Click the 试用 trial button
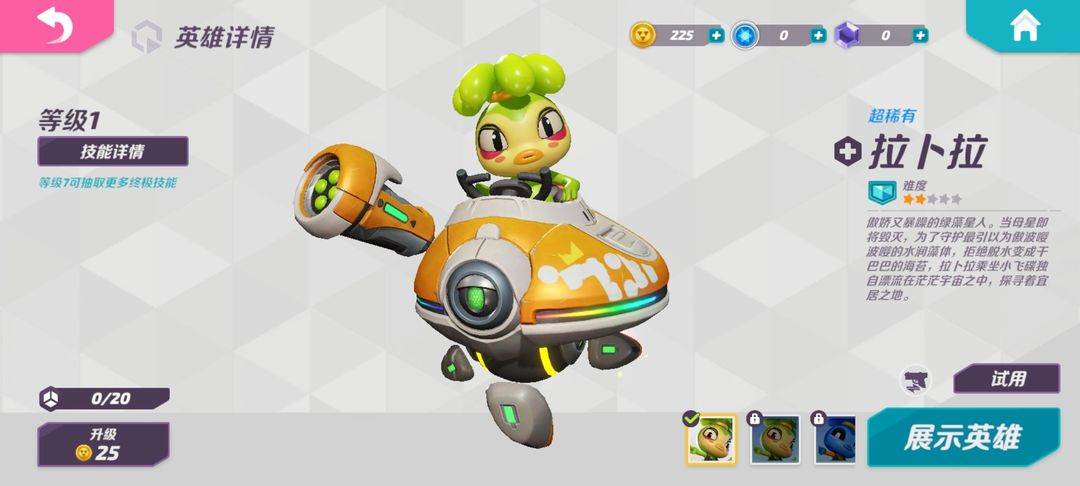Image resolution: width=1080 pixels, height=486 pixels. coord(1006,379)
